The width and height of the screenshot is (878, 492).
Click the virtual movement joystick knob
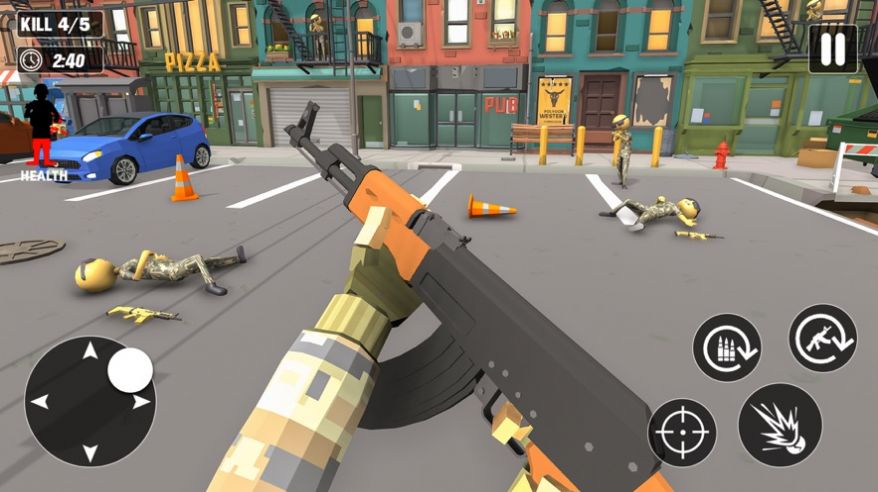(130, 370)
